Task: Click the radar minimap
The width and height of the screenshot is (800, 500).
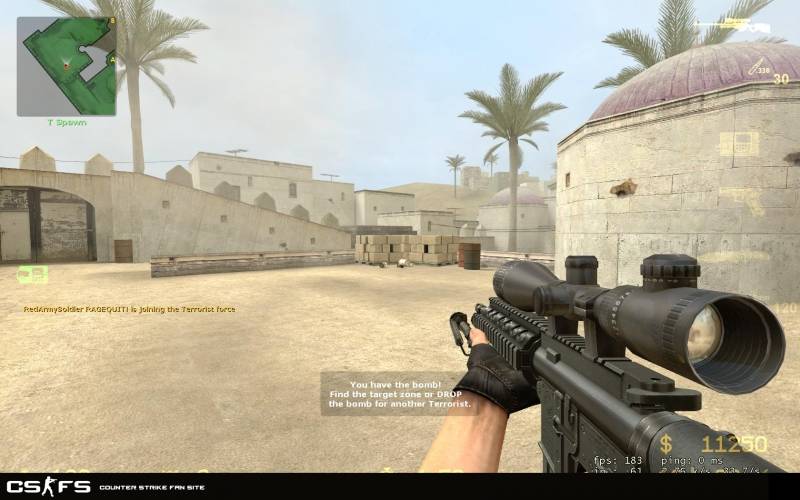Action: pos(66,66)
